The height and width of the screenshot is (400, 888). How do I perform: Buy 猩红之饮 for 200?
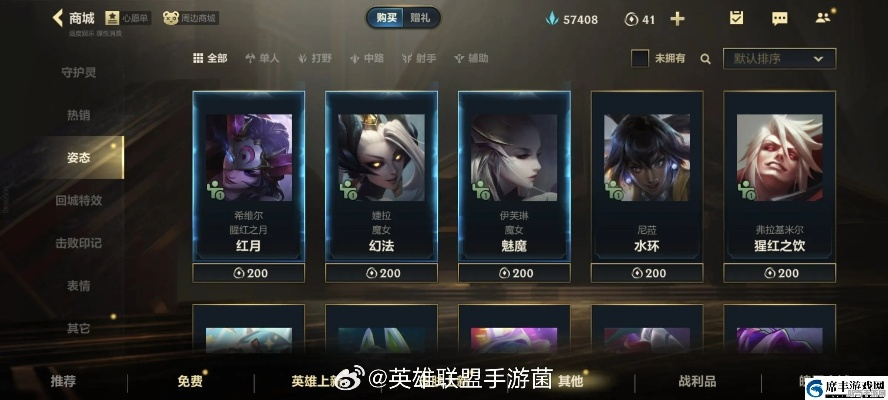pyautogui.click(x=779, y=273)
